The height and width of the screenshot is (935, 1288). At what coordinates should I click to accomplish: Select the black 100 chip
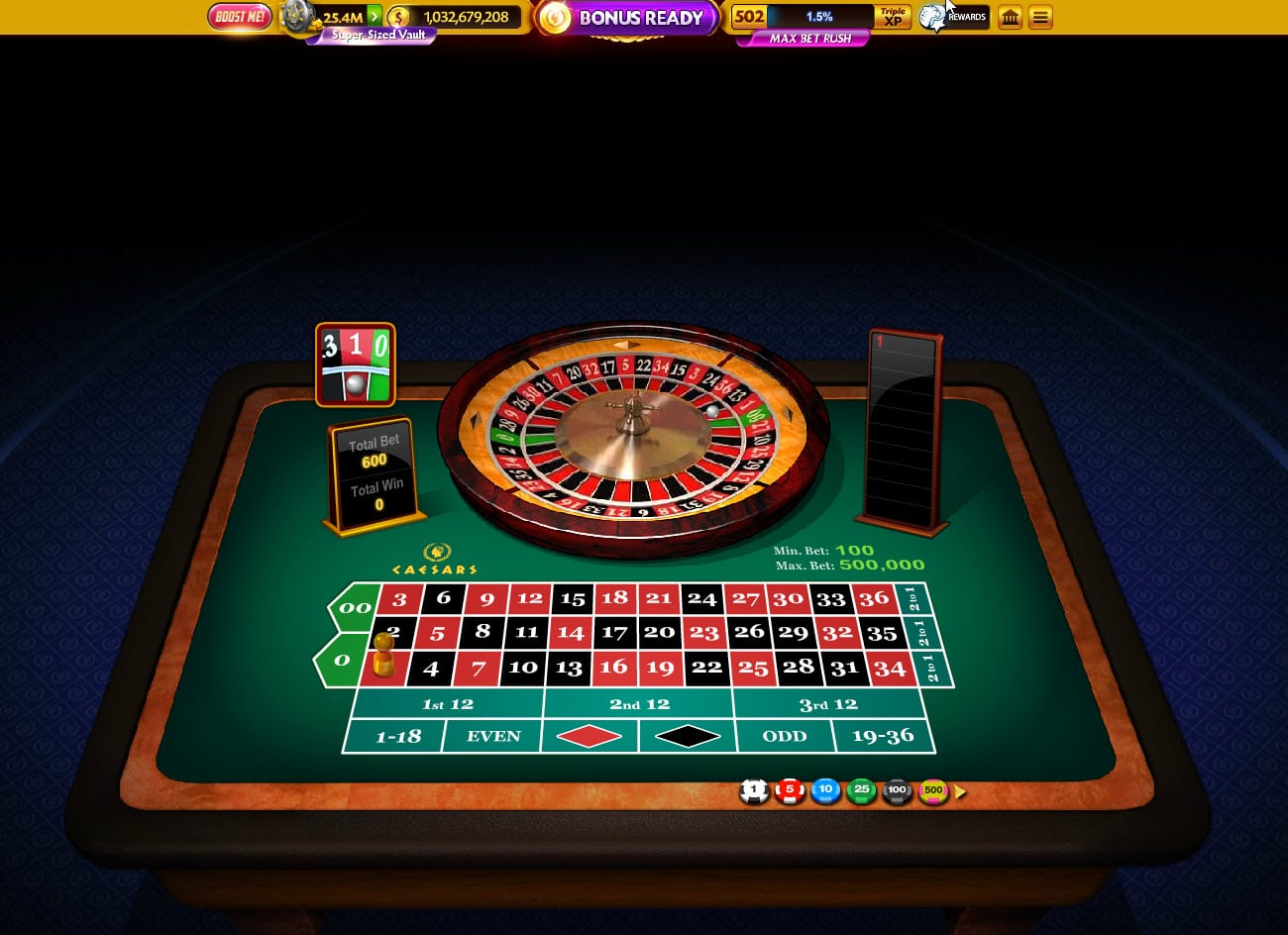[x=897, y=791]
